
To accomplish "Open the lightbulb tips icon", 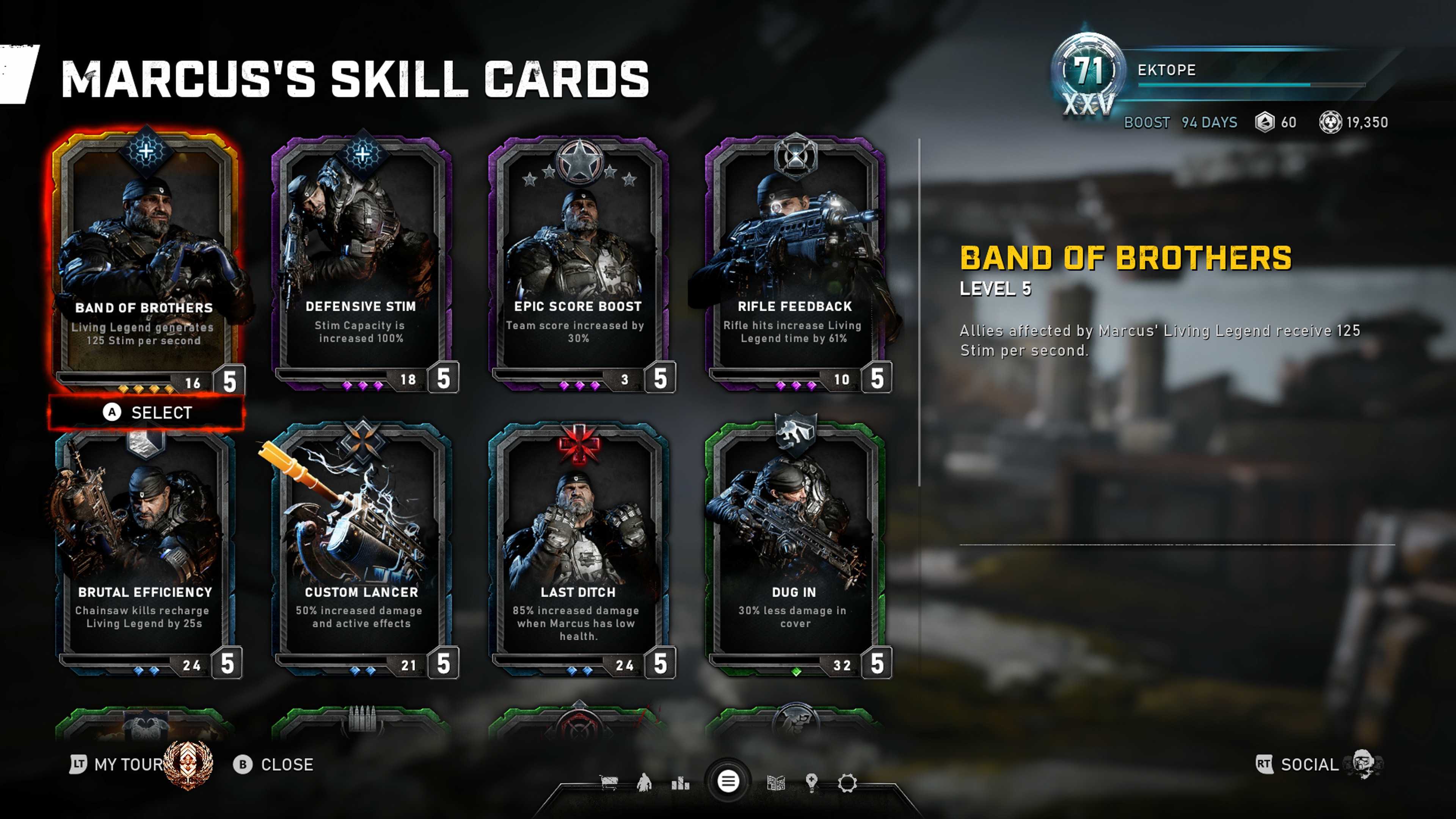I will point(812,783).
